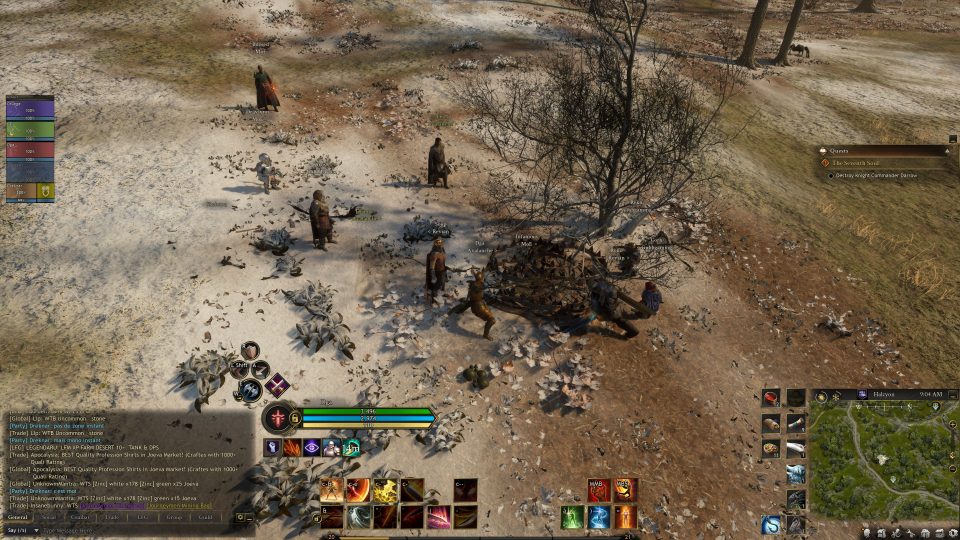The width and height of the screenshot is (960, 540).
Task: Switch to the General chat tab
Action: [18, 517]
